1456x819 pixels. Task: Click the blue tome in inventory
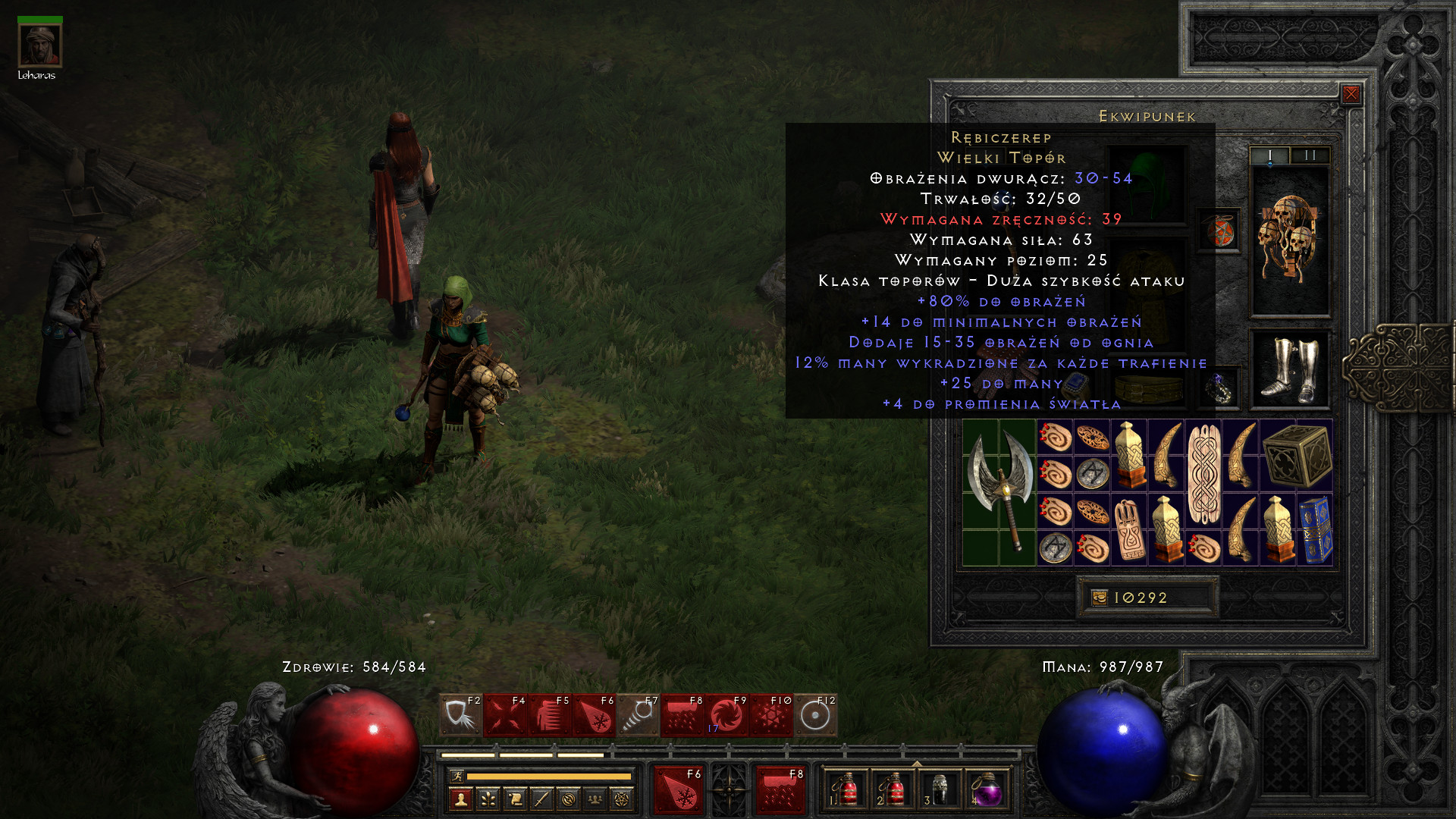(1315, 529)
